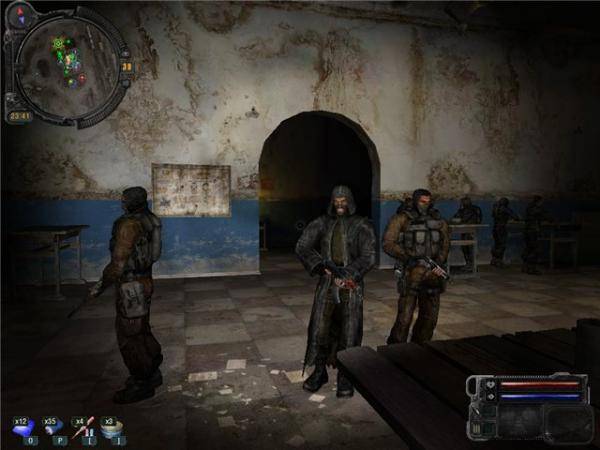The height and width of the screenshot is (450, 600).
Task: Use the x35 bandage quick slot
Action: pyautogui.click(x=52, y=427)
